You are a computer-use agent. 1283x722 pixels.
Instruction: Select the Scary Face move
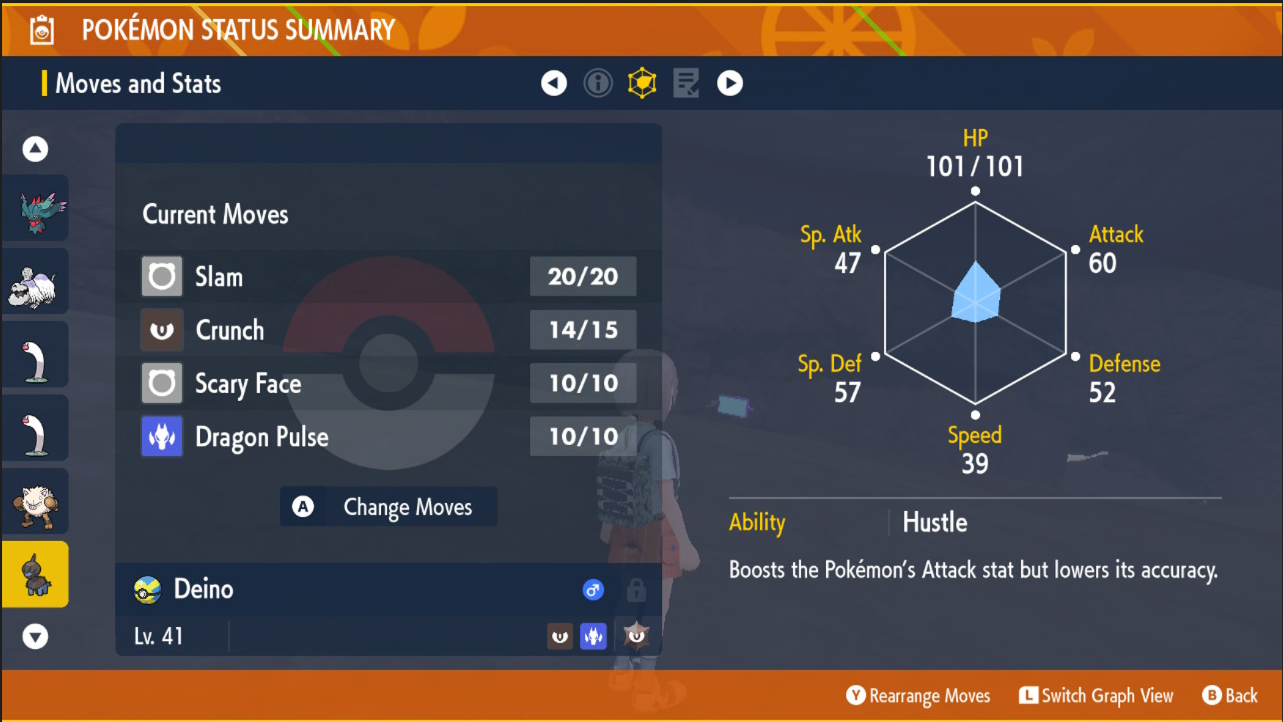coord(388,383)
